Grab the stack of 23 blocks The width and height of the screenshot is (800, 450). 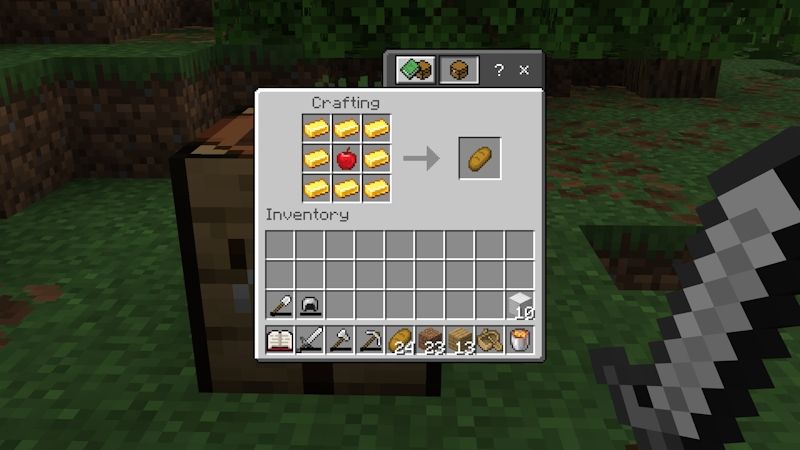click(429, 340)
